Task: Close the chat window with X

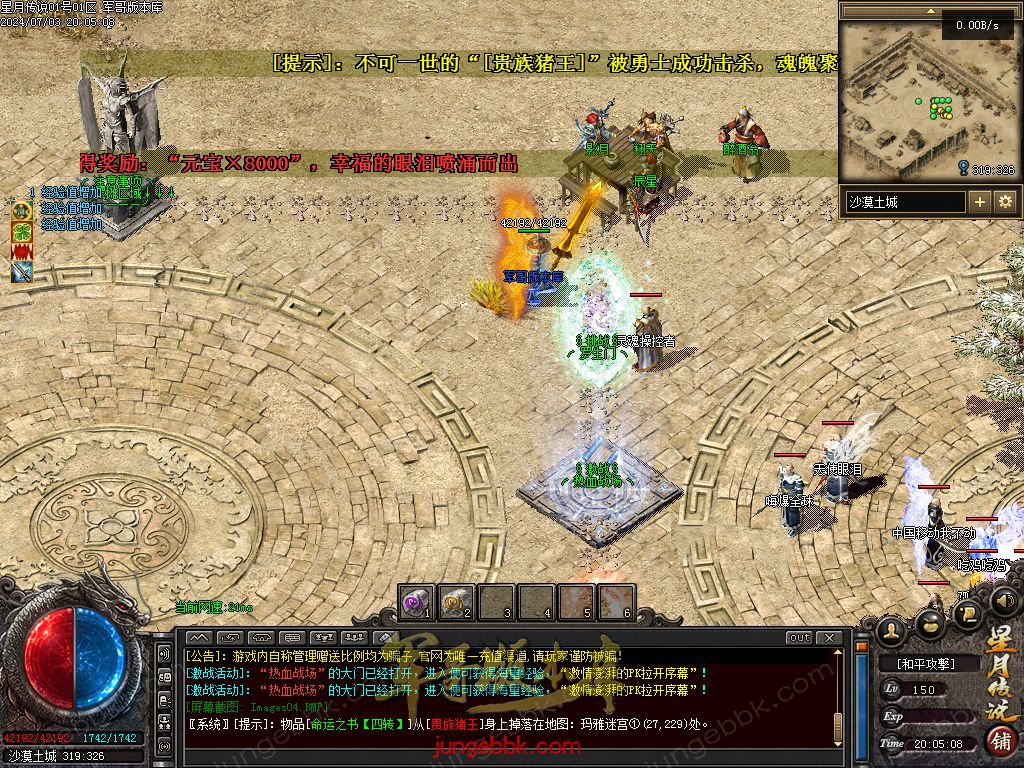Action: click(829, 637)
